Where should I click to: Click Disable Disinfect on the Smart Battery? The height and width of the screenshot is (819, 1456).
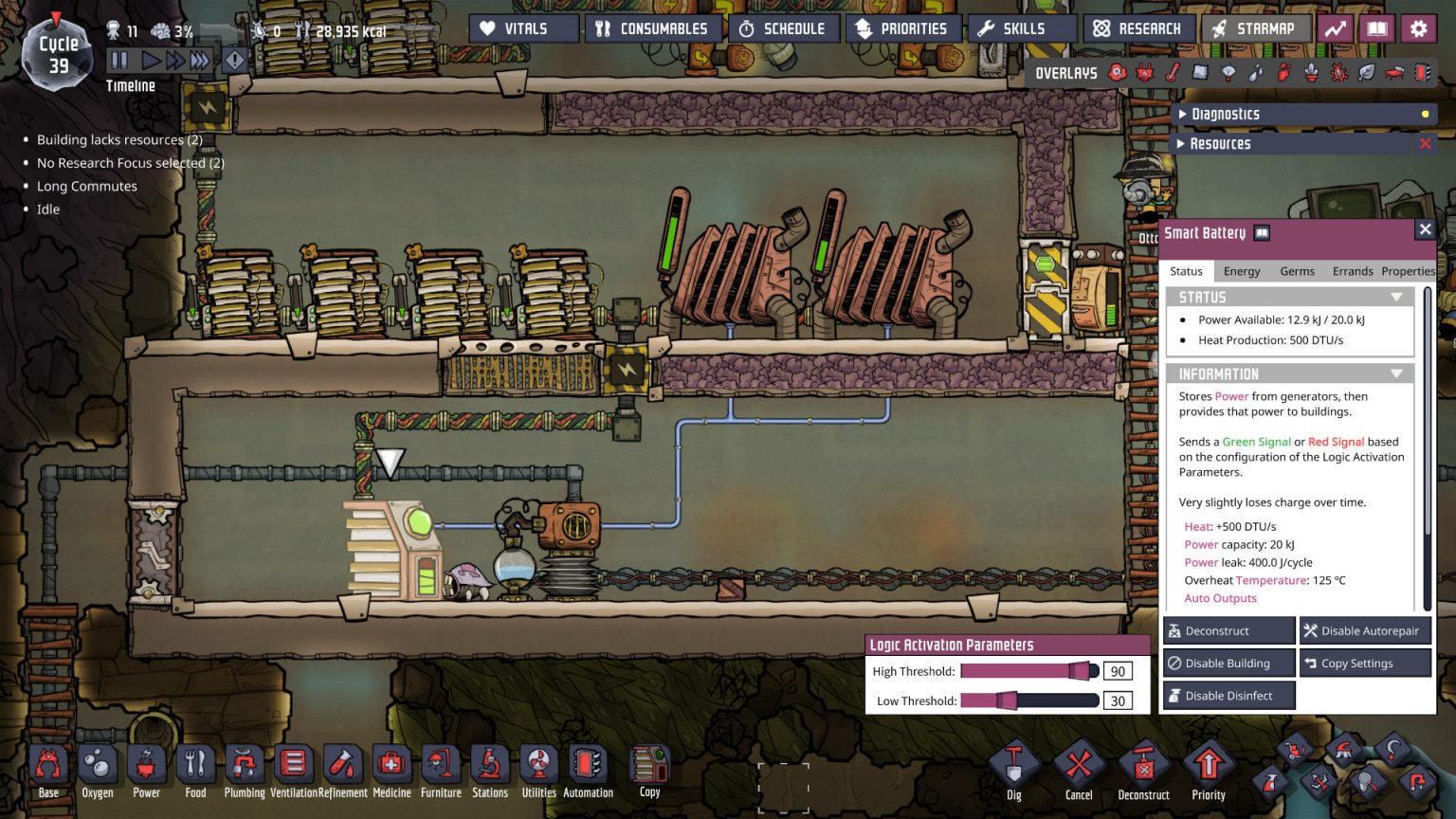pos(1228,695)
